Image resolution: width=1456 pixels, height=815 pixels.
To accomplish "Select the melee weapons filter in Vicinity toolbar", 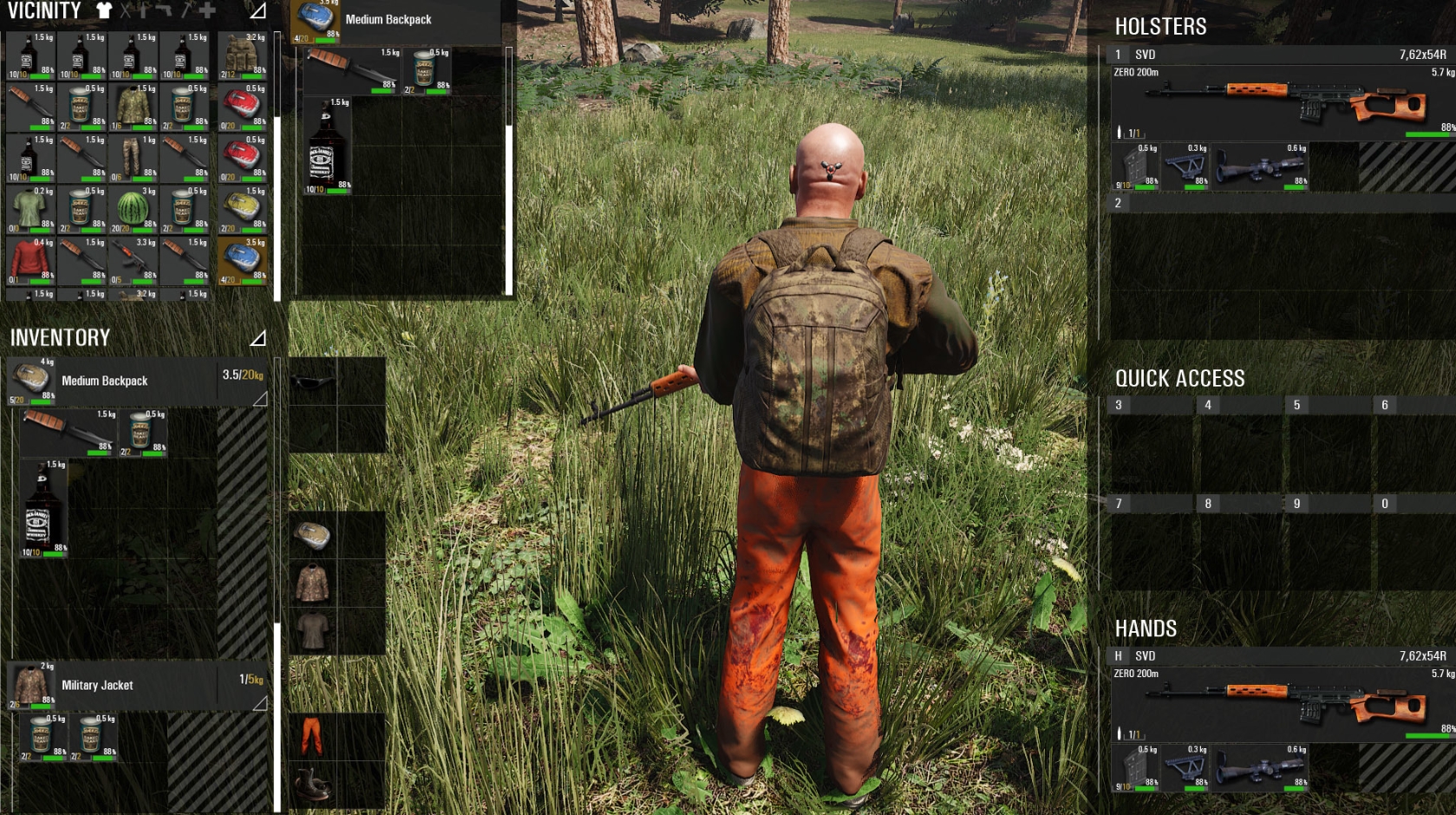I will 126,10.
